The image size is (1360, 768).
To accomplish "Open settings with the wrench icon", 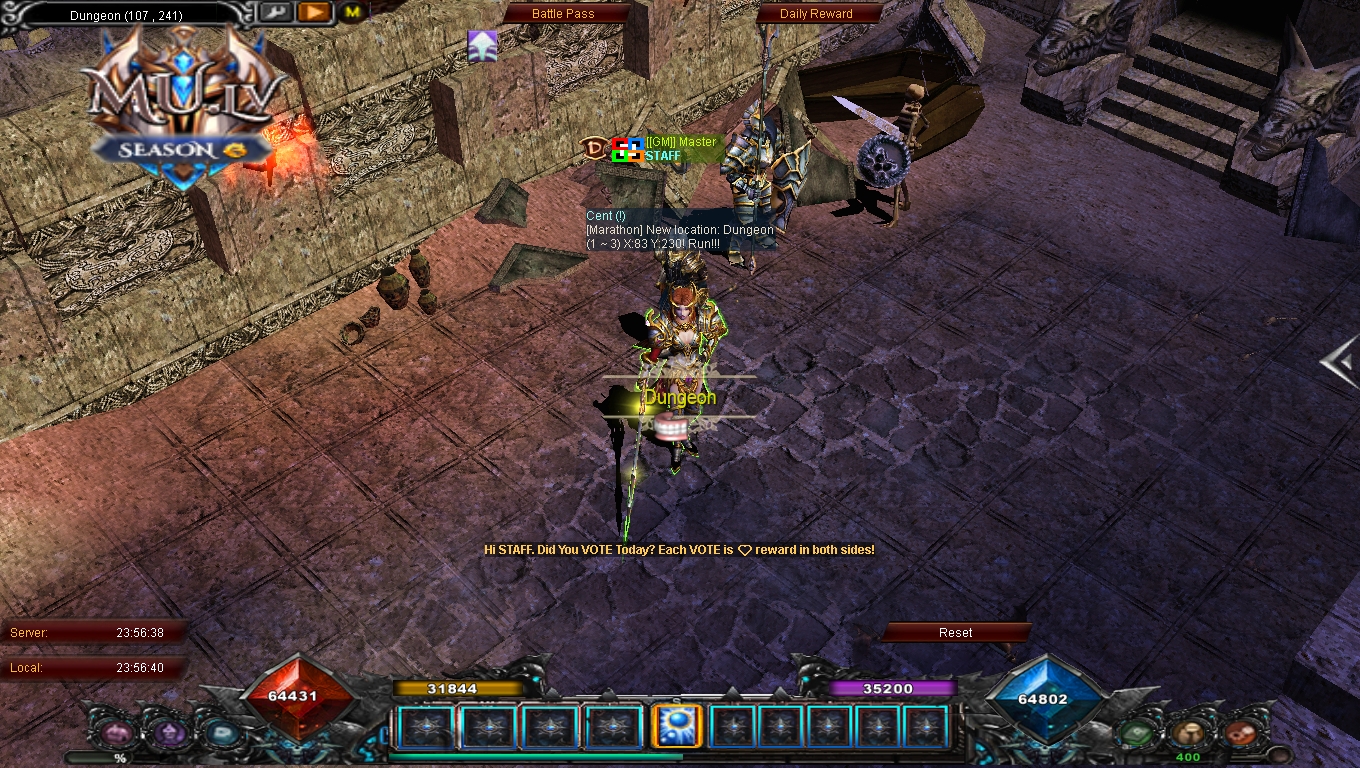I will (276, 12).
